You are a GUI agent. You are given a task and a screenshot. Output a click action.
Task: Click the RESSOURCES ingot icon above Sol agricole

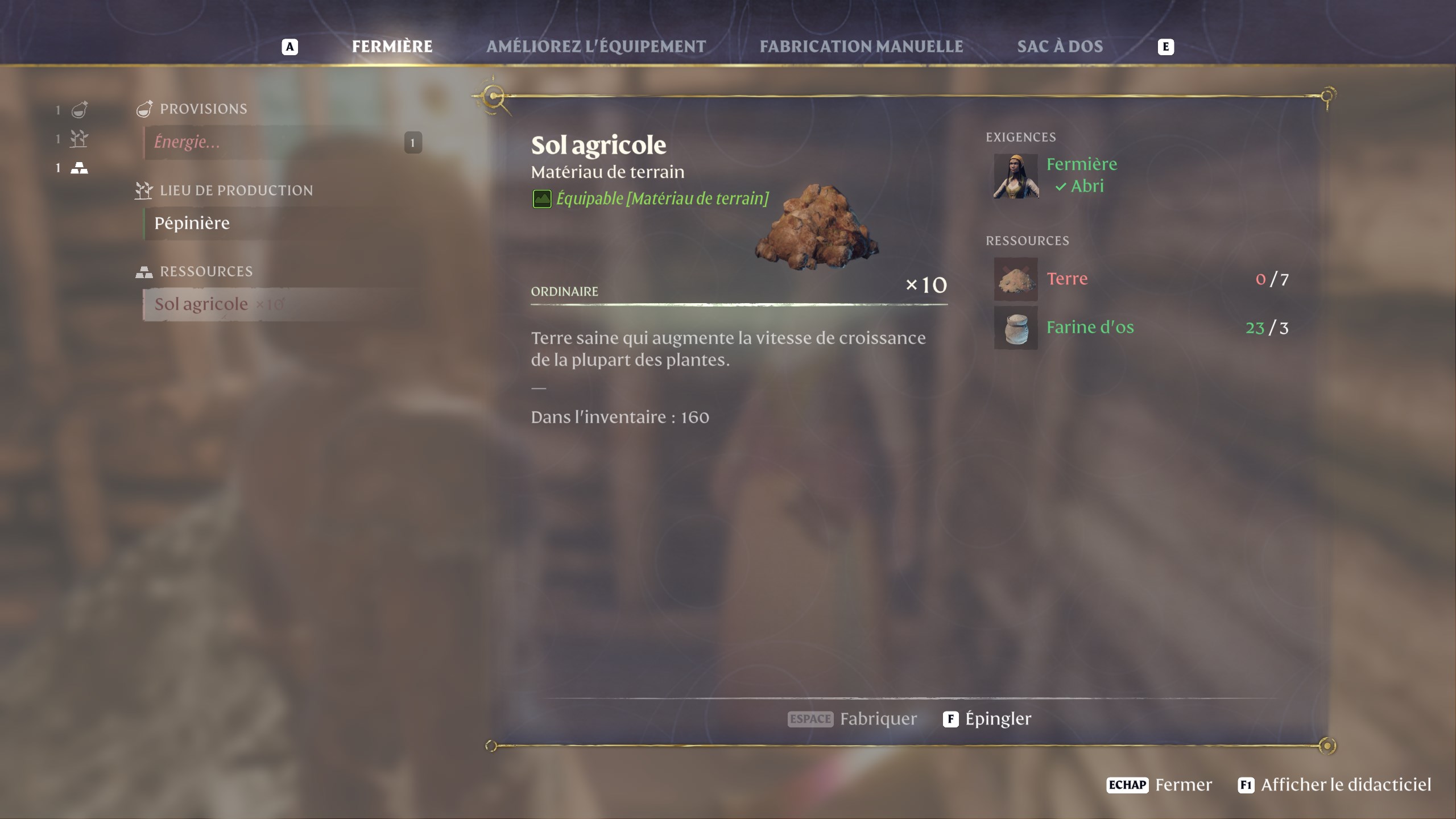pyautogui.click(x=145, y=271)
